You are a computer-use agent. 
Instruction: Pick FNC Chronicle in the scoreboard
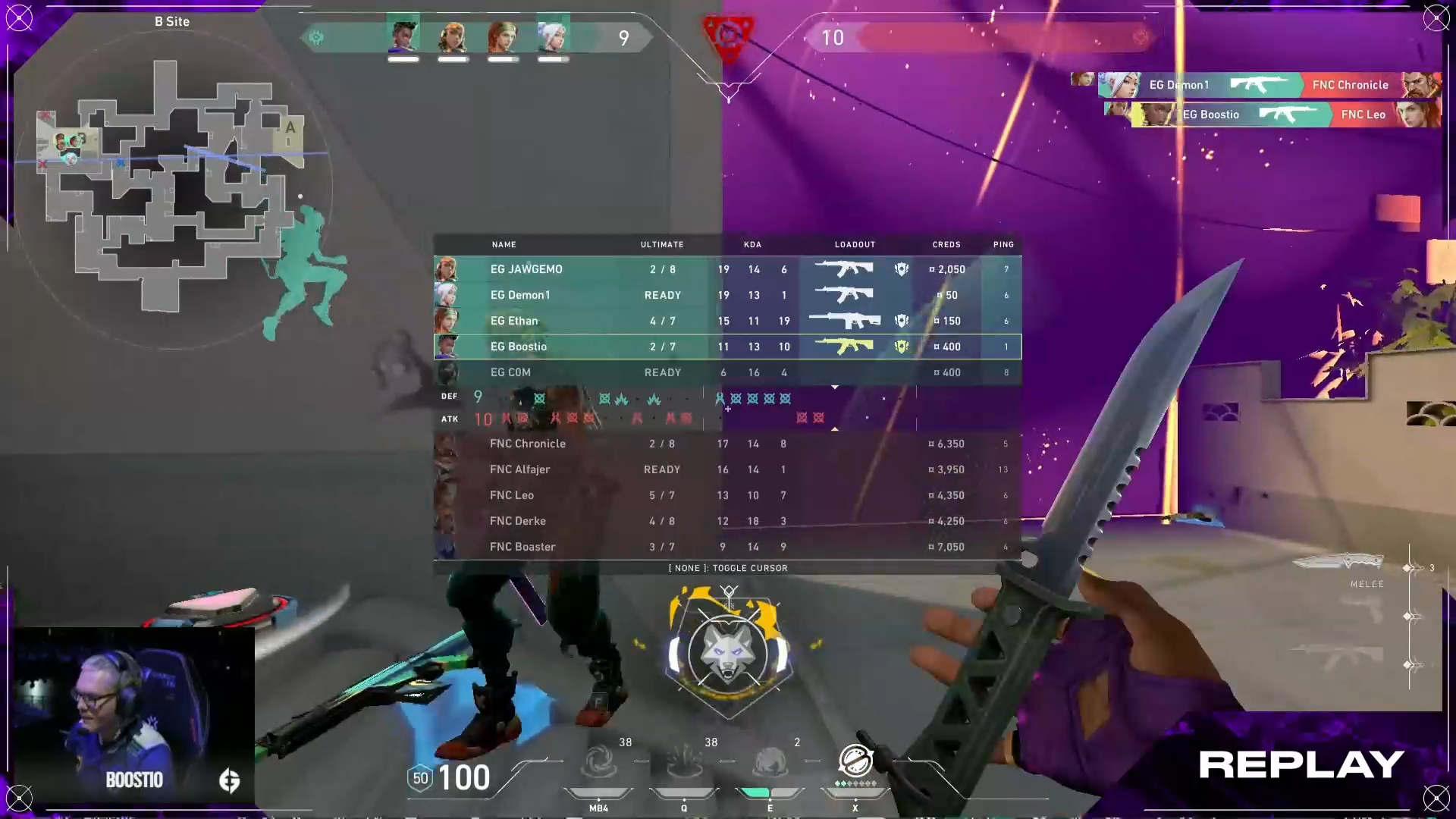click(726, 444)
